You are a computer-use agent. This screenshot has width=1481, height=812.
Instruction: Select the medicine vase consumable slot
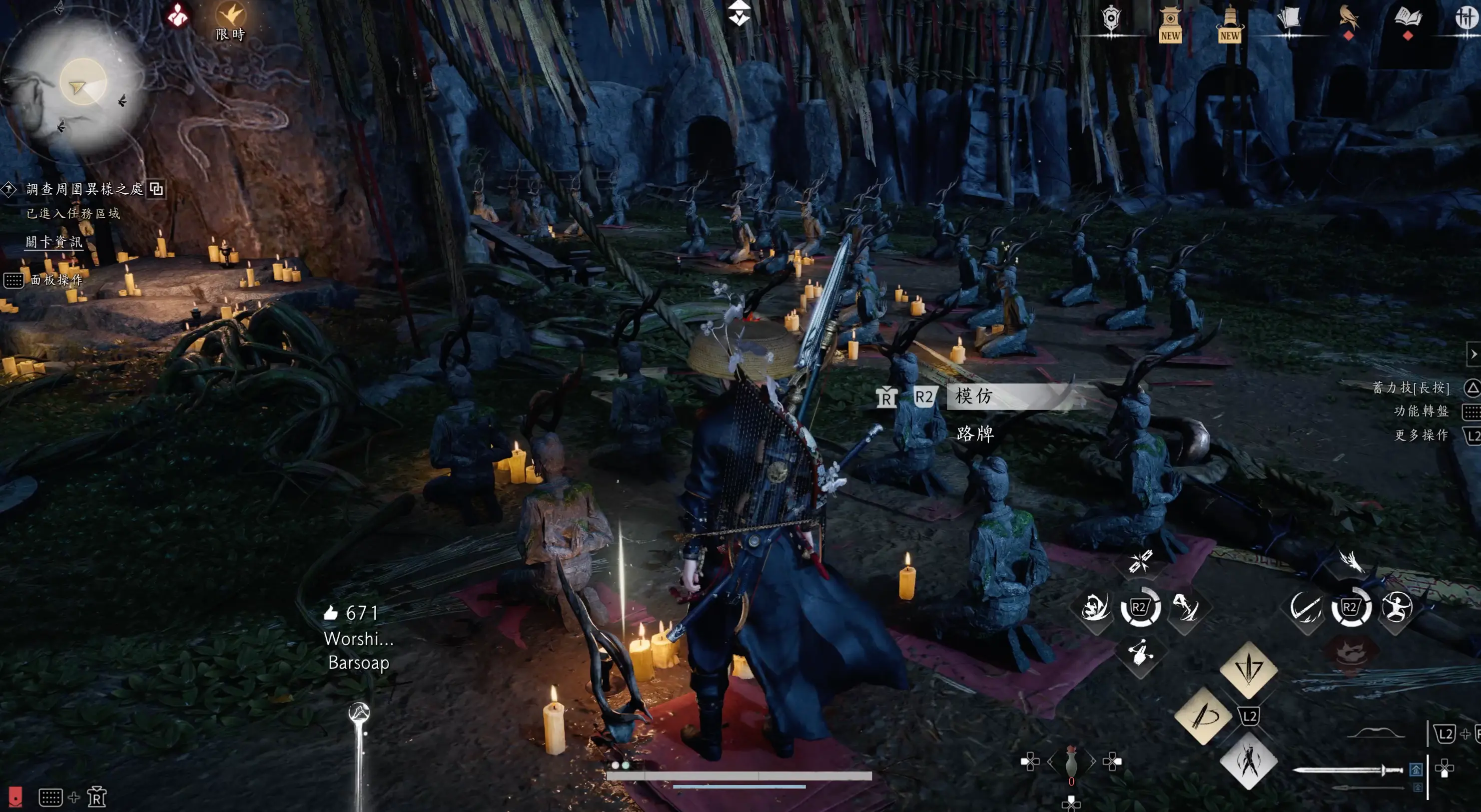(x=1070, y=763)
